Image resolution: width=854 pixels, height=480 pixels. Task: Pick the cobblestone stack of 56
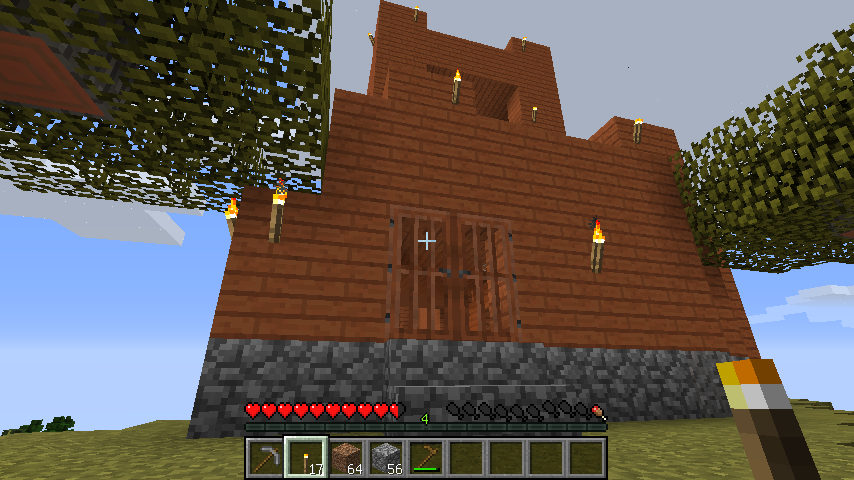click(x=385, y=458)
